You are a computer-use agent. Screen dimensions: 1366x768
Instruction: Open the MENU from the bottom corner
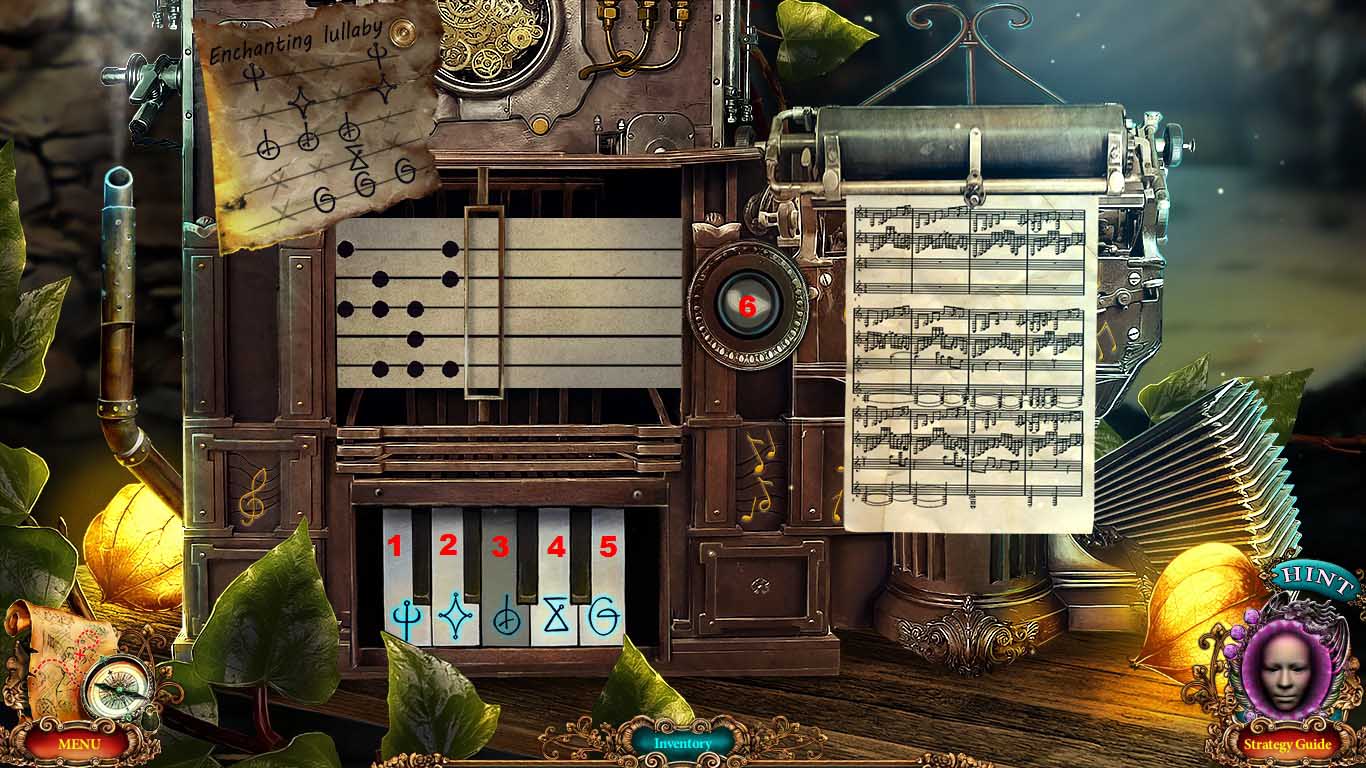82,745
